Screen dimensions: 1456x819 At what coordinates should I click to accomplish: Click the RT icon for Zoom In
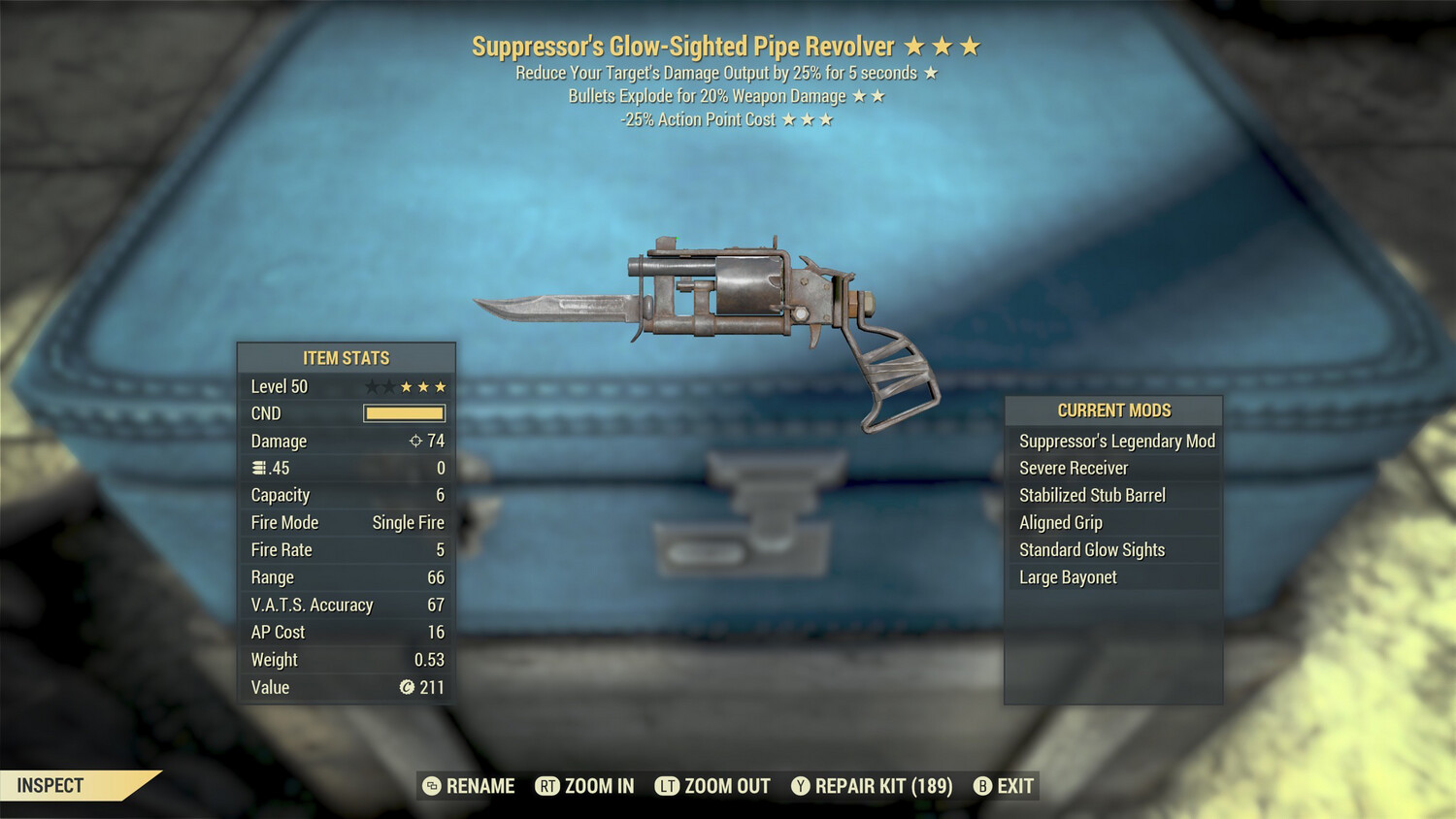pyautogui.click(x=547, y=786)
